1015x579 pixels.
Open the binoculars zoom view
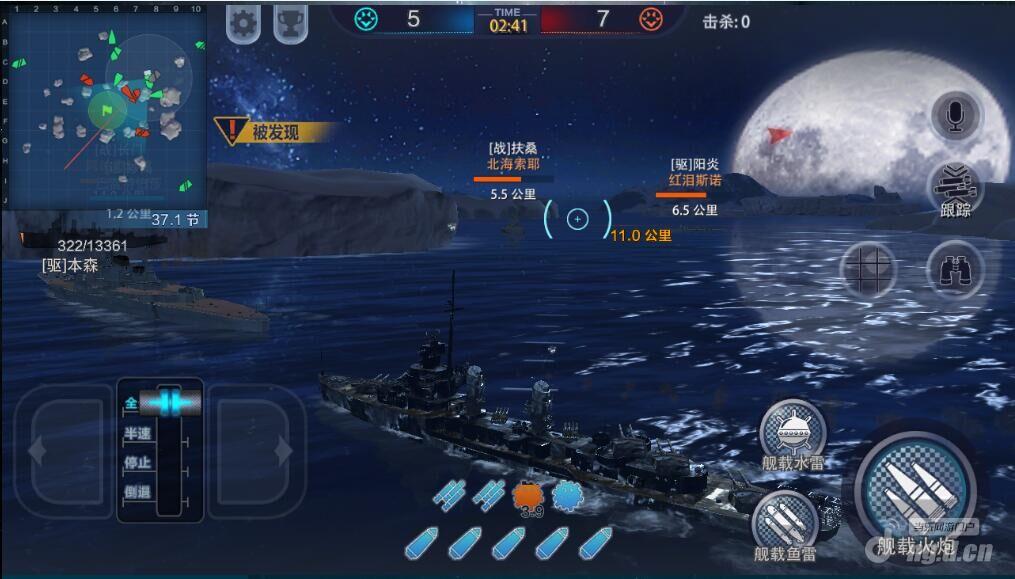[955, 267]
